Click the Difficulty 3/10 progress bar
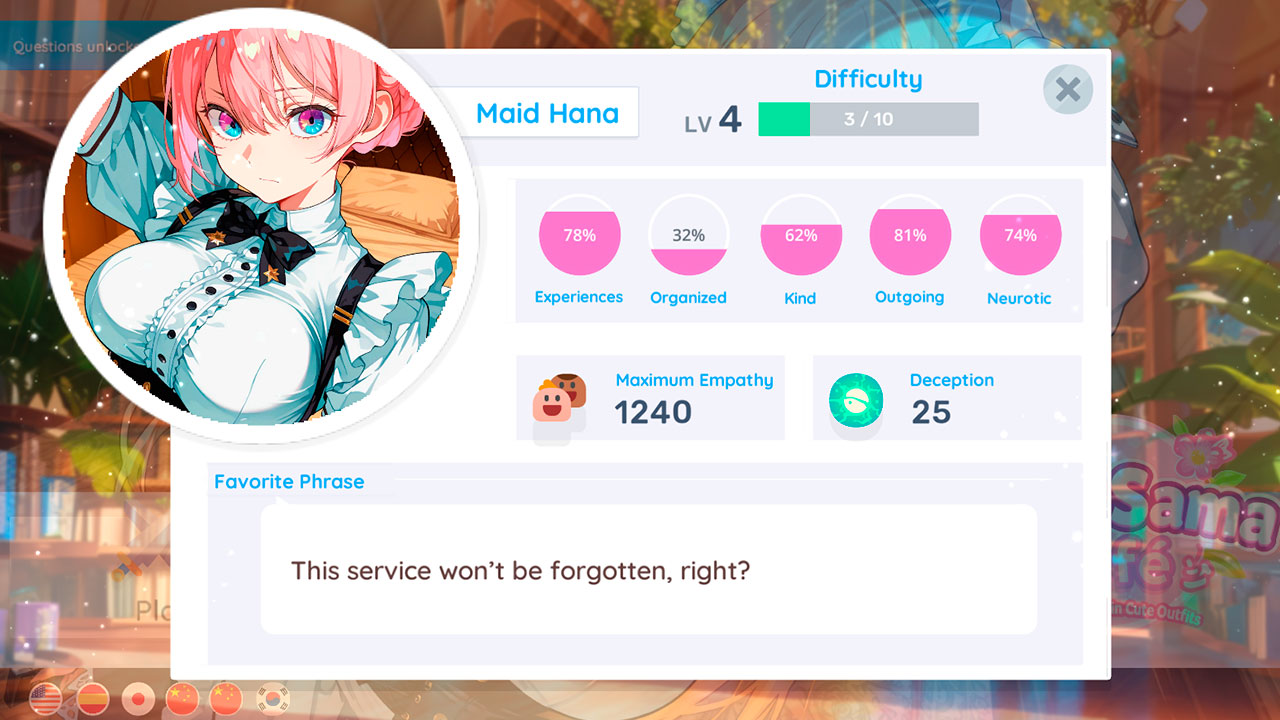Image resolution: width=1280 pixels, height=720 pixels. click(868, 119)
